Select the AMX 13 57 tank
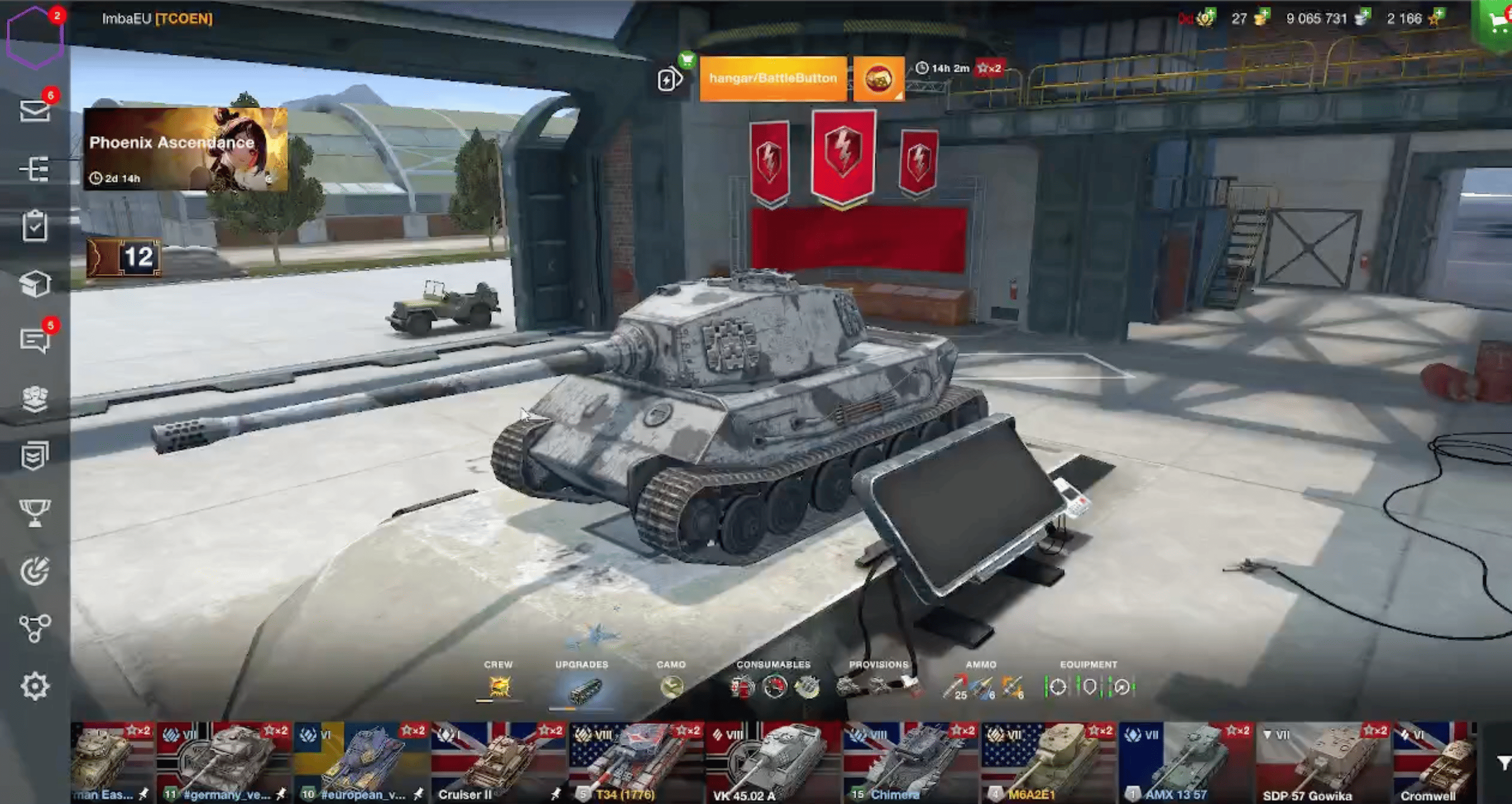 point(1185,762)
